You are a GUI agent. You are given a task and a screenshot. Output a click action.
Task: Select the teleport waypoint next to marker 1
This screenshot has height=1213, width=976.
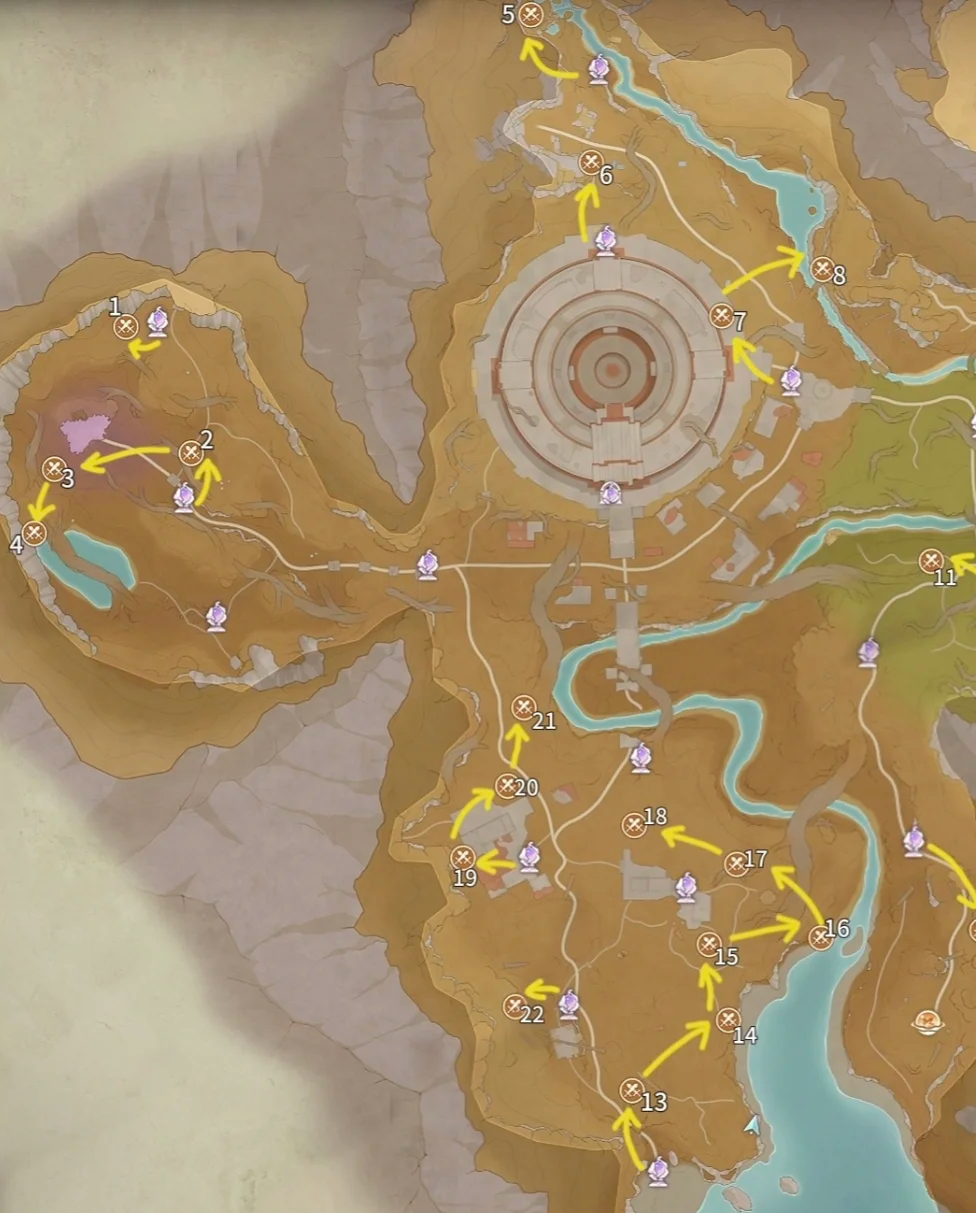pyautogui.click(x=158, y=321)
